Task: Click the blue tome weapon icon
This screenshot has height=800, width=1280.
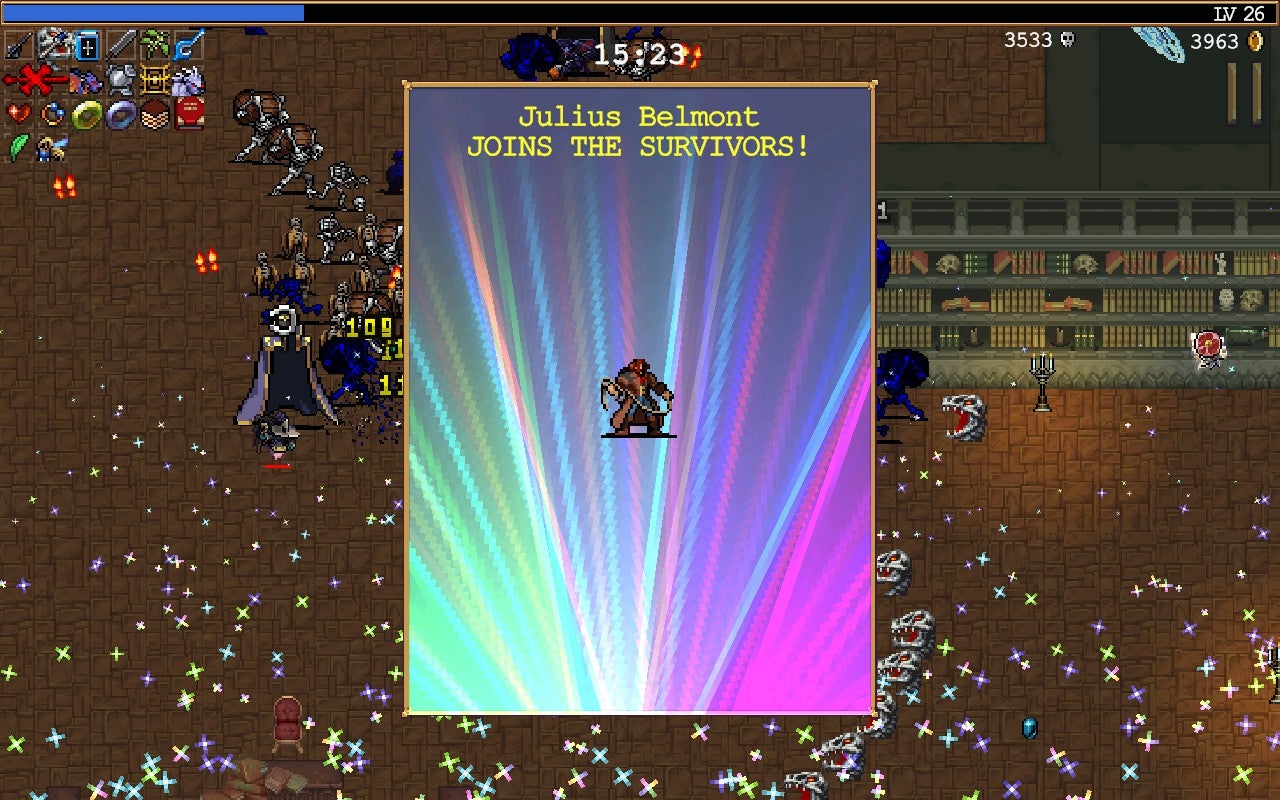Action: pyautogui.click(x=86, y=45)
